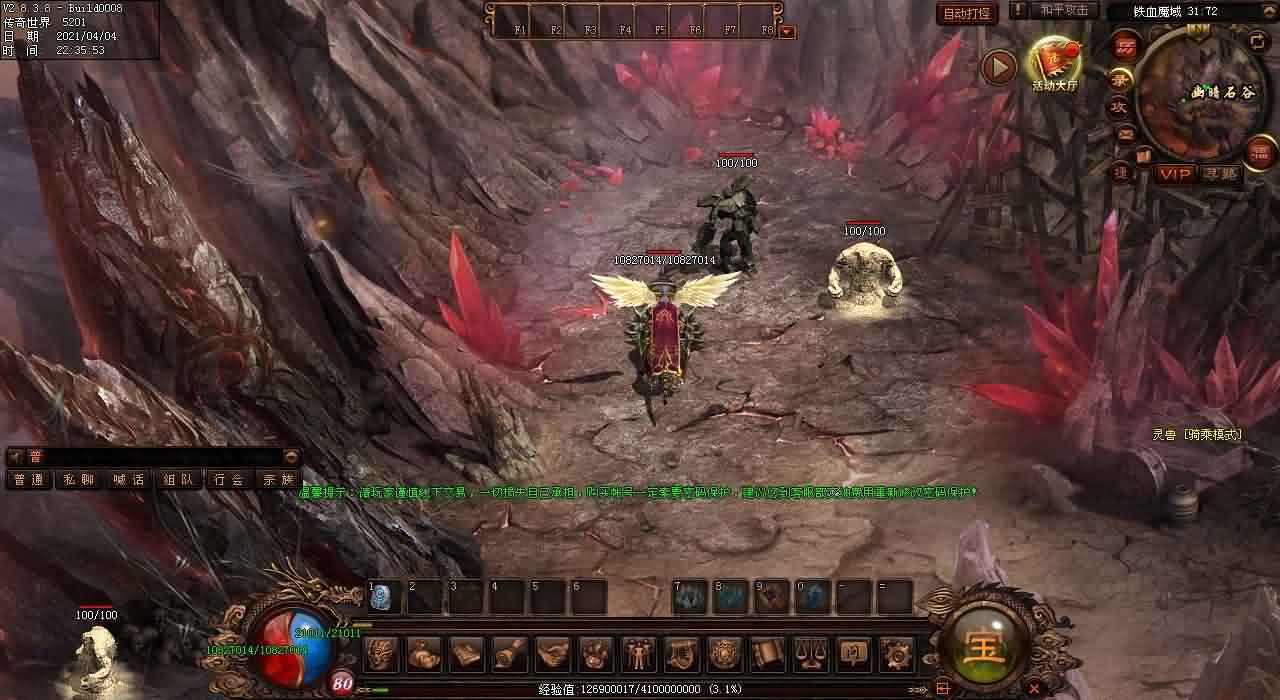
Task: Select the 喊话 shout chat channel
Action: (129, 480)
